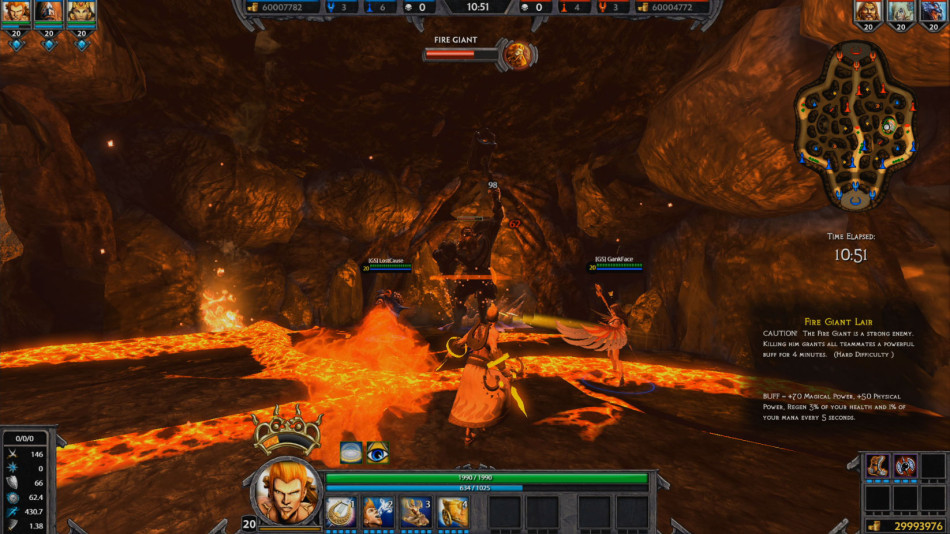This screenshot has width=950, height=534.
Task: Select the red orb item in the inventory
Action: coord(905,466)
